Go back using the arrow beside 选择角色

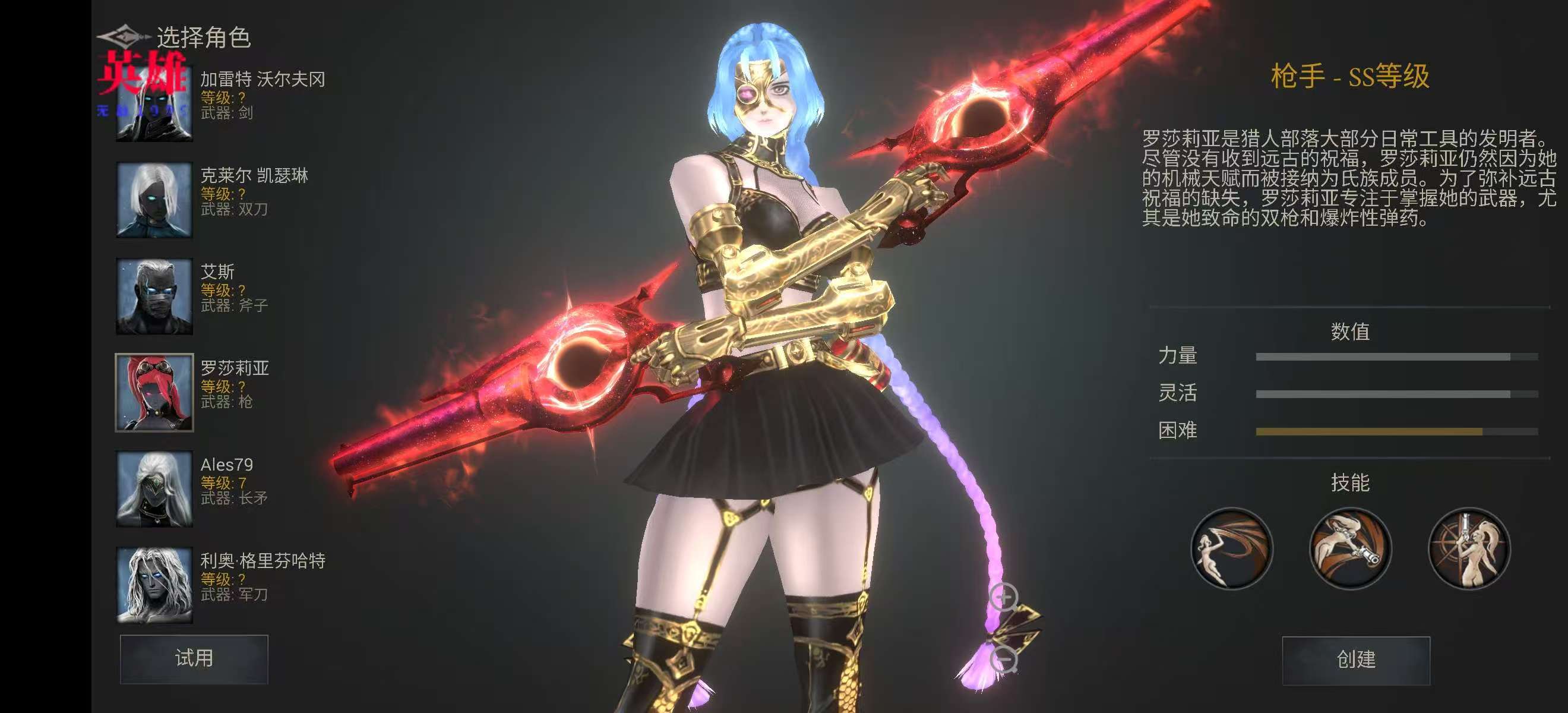coord(123,37)
